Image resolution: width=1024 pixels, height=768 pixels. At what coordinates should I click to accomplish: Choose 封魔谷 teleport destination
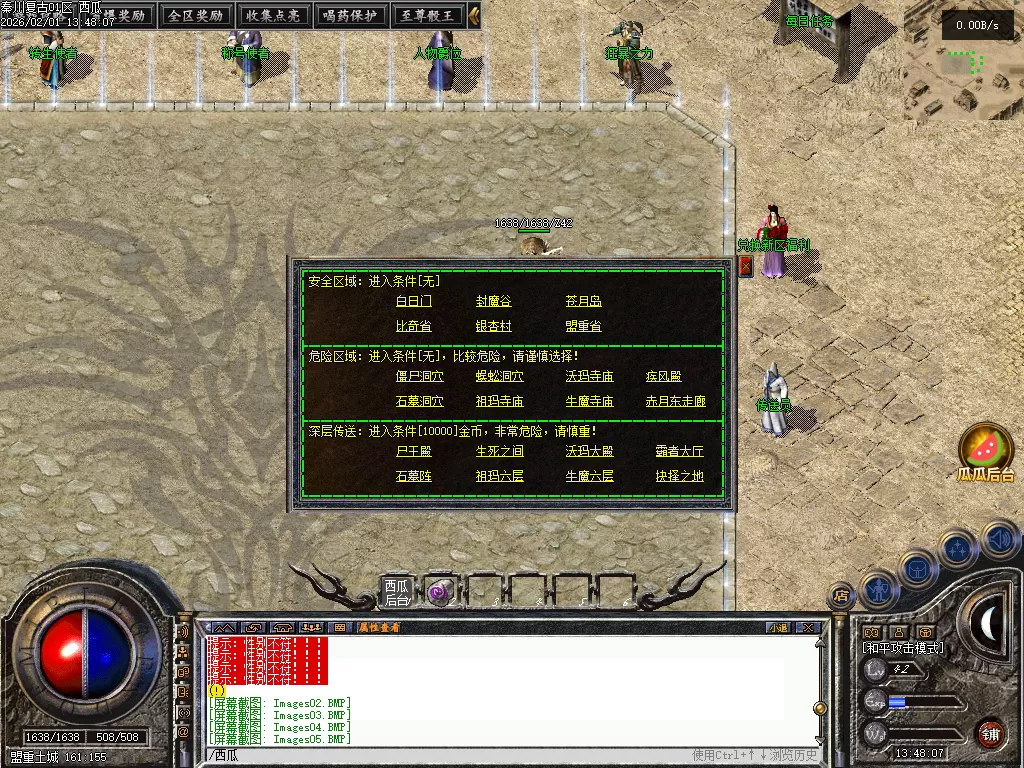[x=494, y=301]
